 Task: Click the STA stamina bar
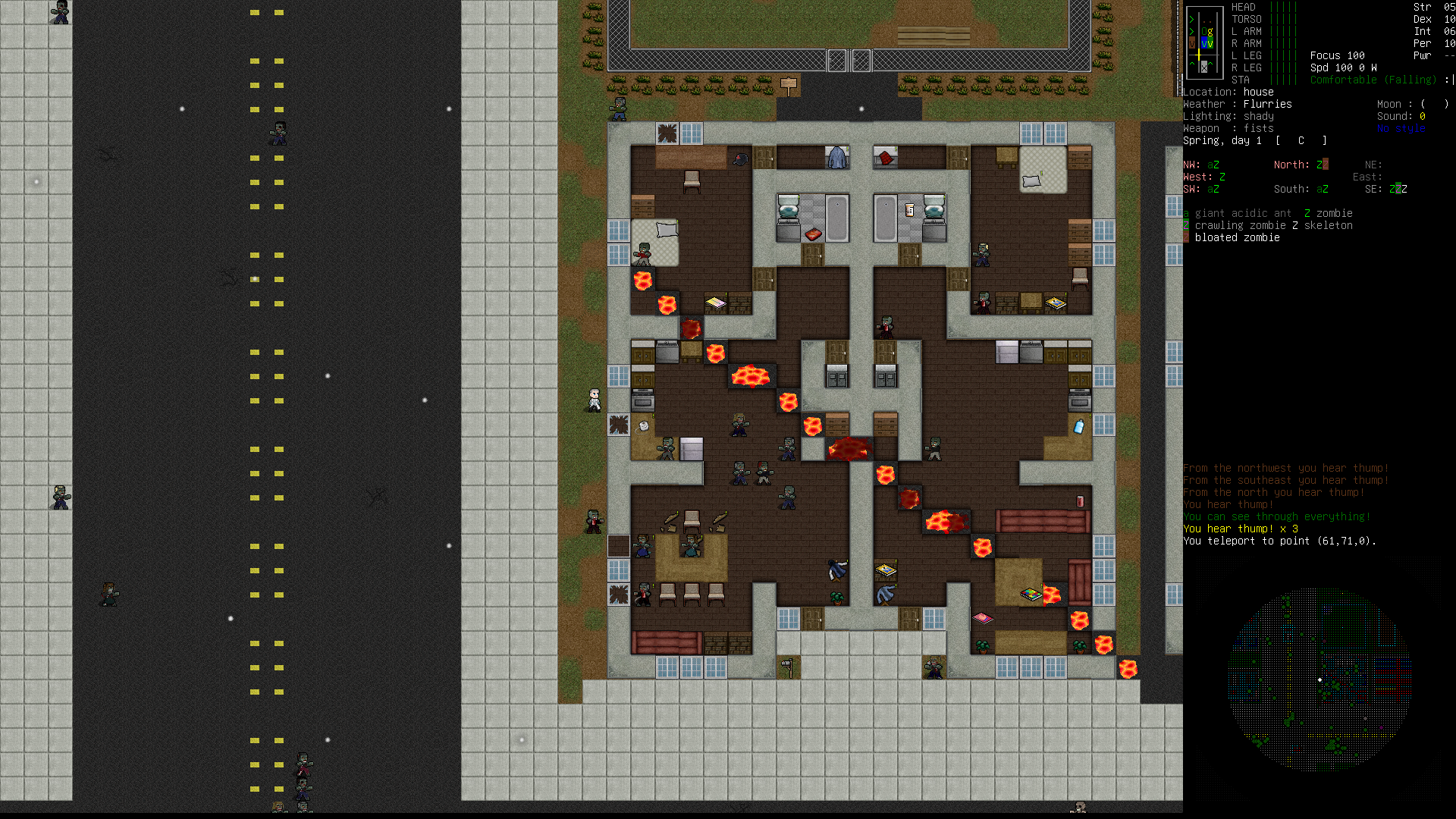[1284, 80]
